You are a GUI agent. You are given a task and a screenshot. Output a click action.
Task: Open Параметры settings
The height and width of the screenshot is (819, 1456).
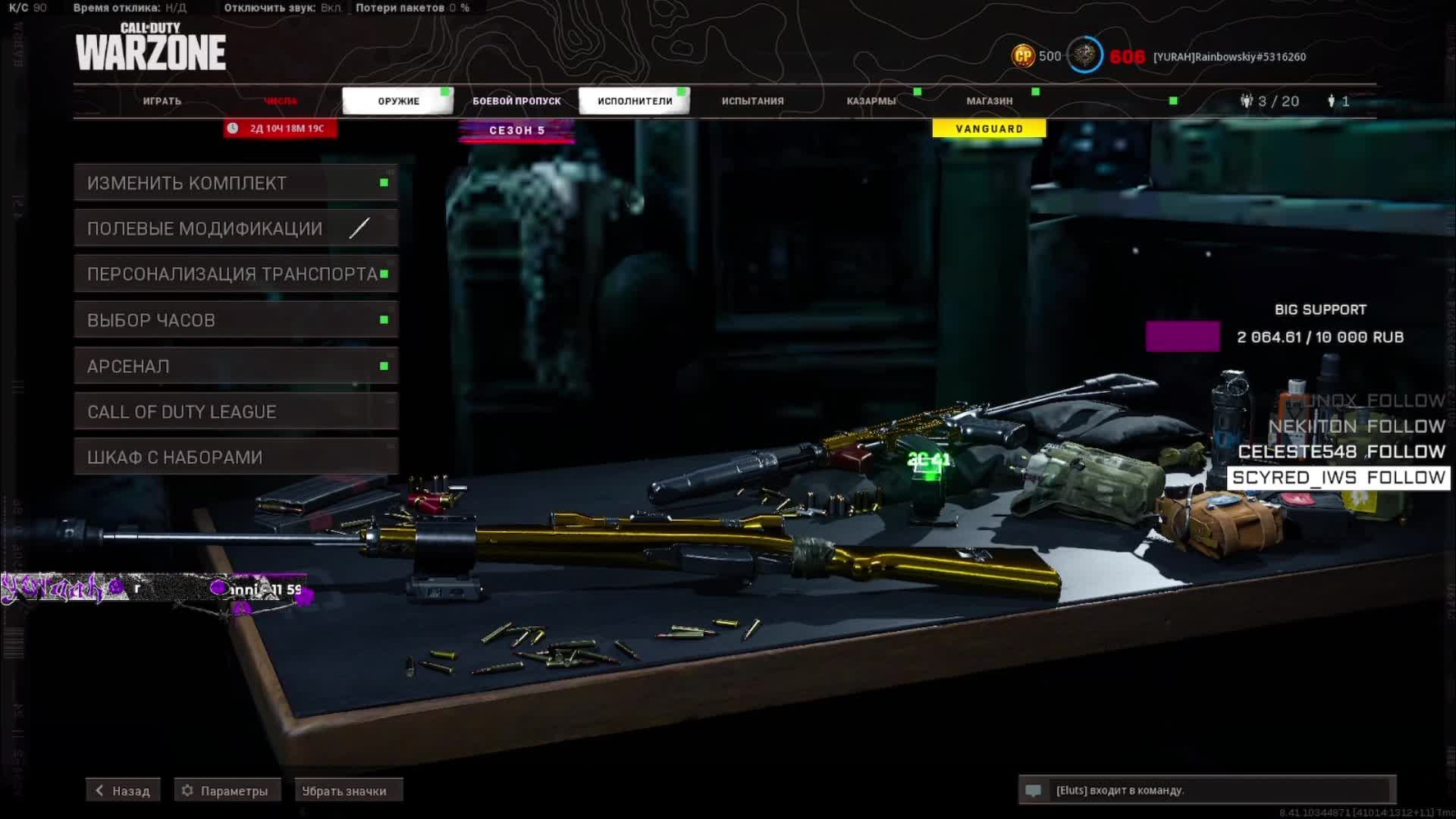point(227,791)
